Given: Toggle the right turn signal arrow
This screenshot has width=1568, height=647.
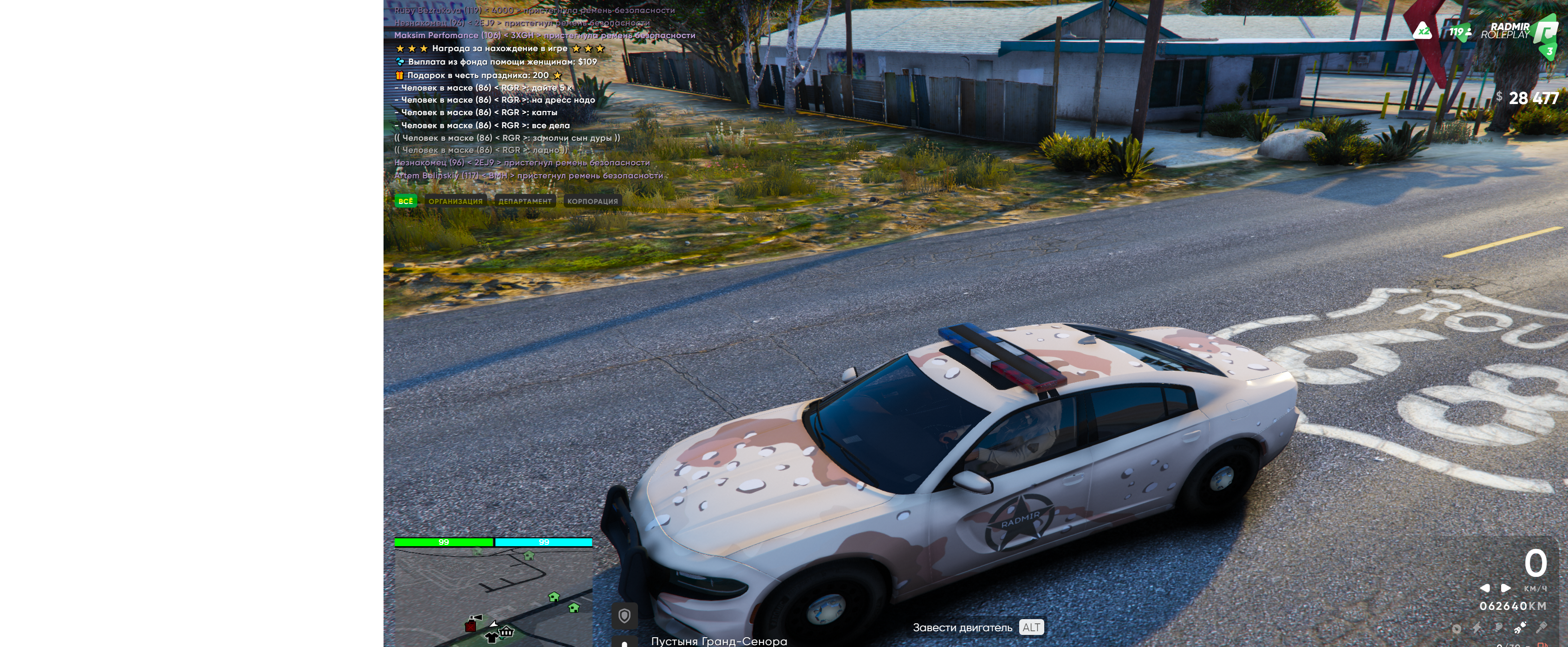Looking at the screenshot, I should [1505, 588].
